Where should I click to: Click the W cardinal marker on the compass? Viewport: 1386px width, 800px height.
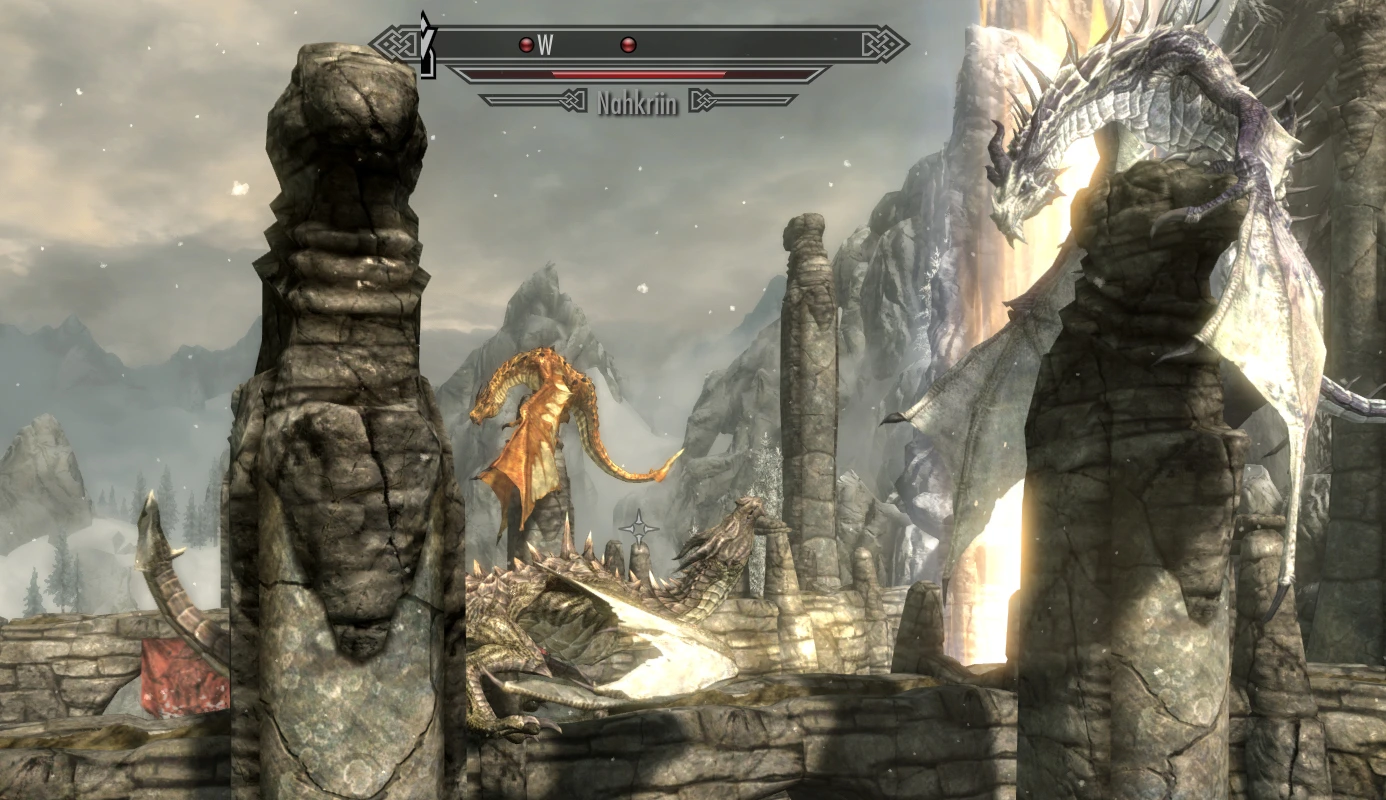click(x=544, y=45)
